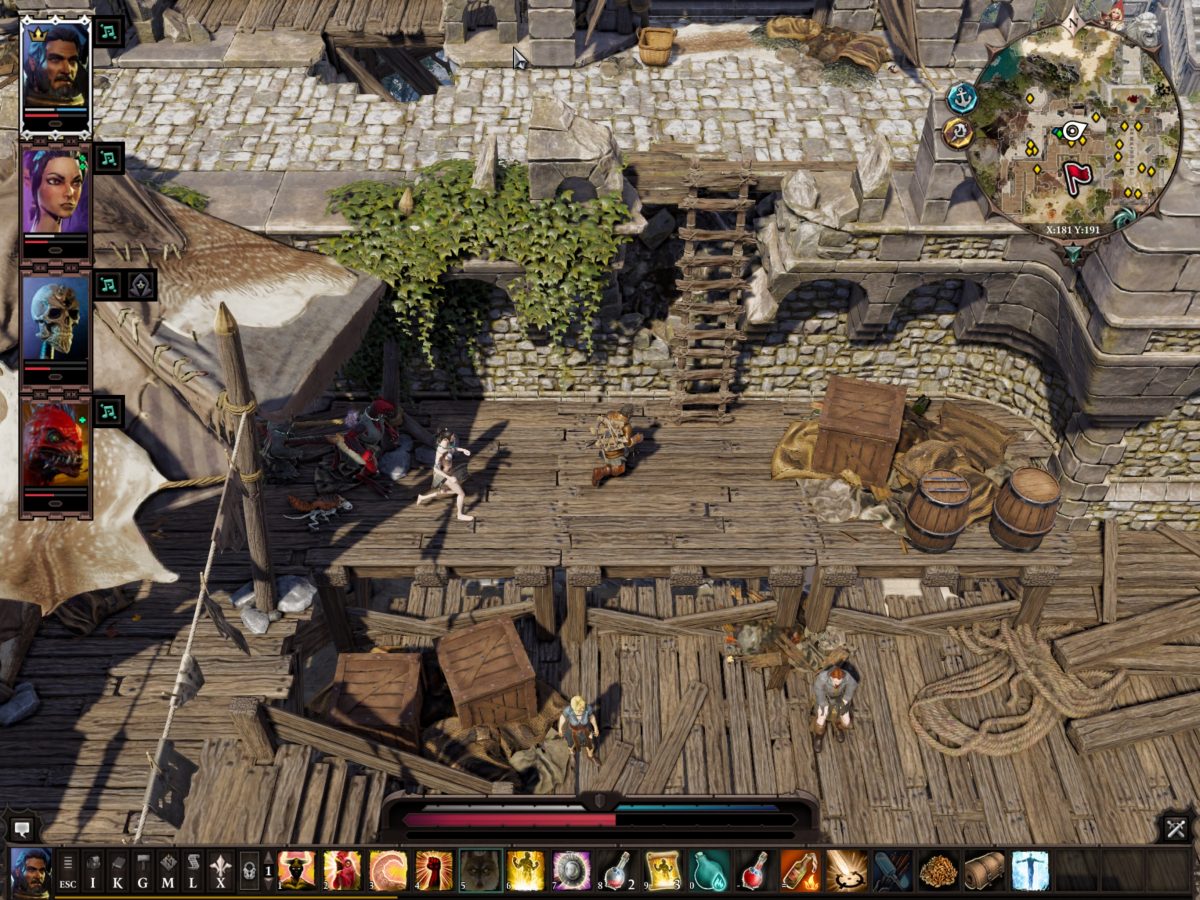Use the red fist skill icon
Screen dimensions: 1200x900
(x=433, y=871)
